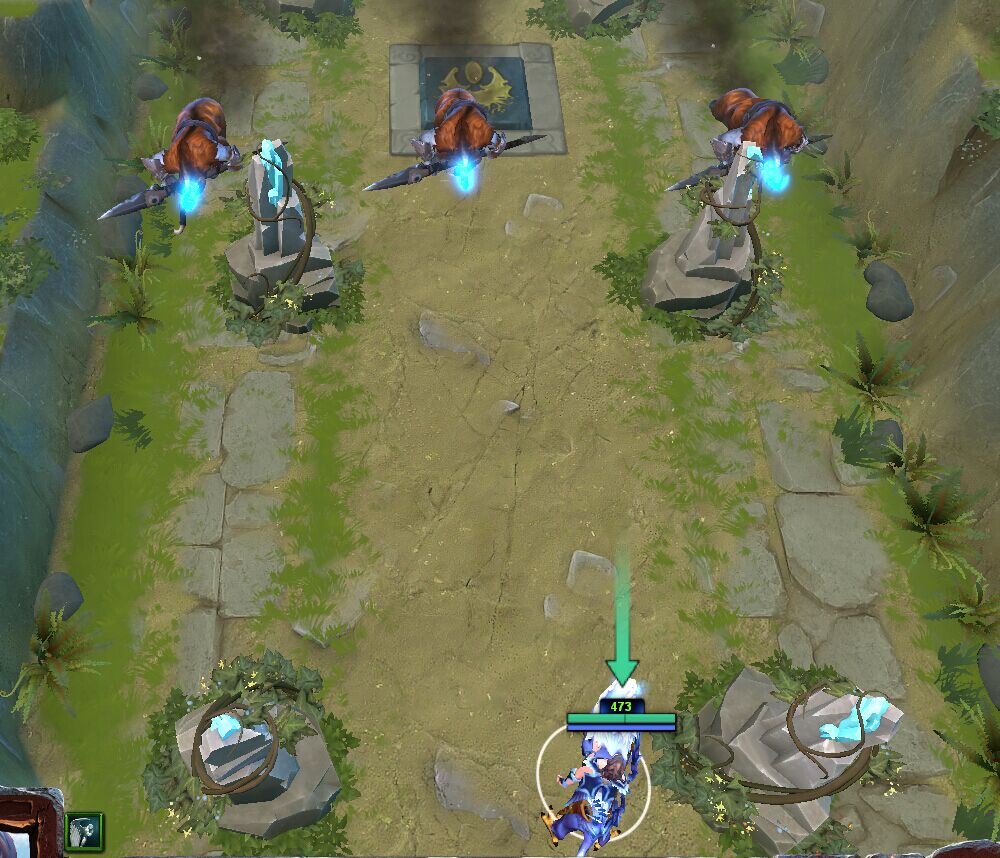Select the hero portrait frame
This screenshot has height=858, width=1000.
pyautogui.click(x=27, y=826)
